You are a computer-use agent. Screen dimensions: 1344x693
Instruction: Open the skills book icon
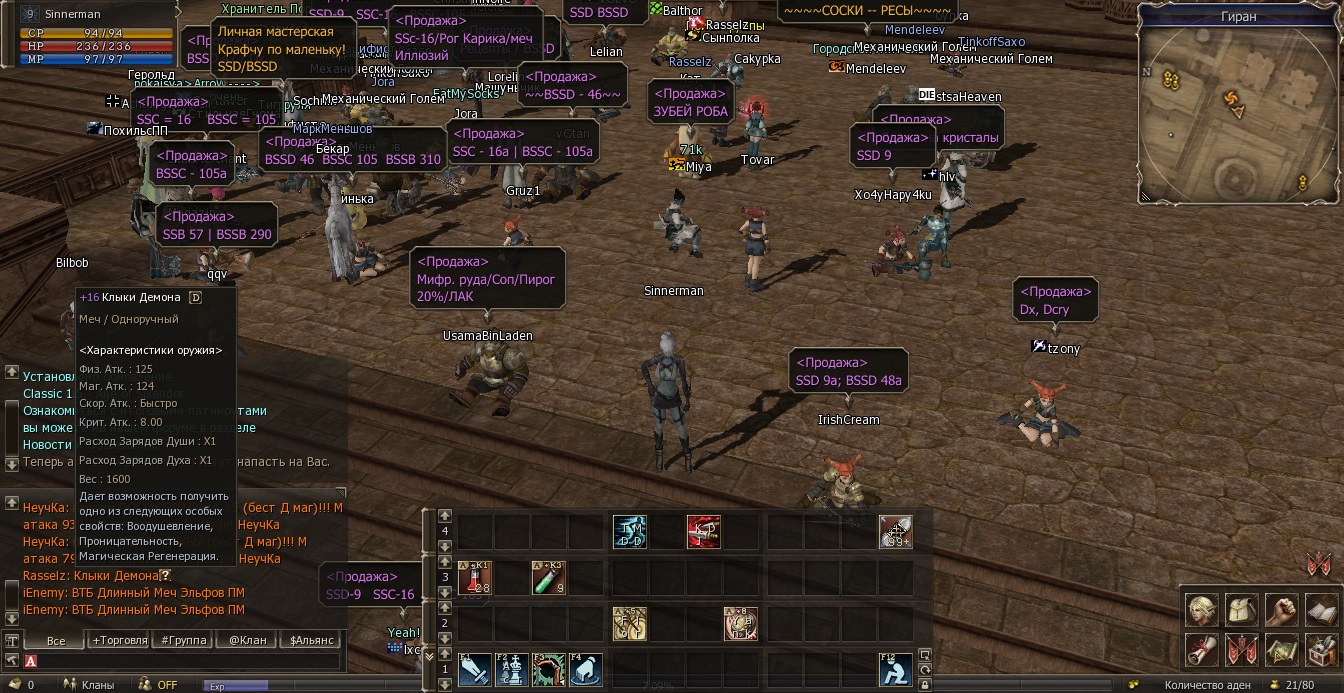click(1322, 609)
